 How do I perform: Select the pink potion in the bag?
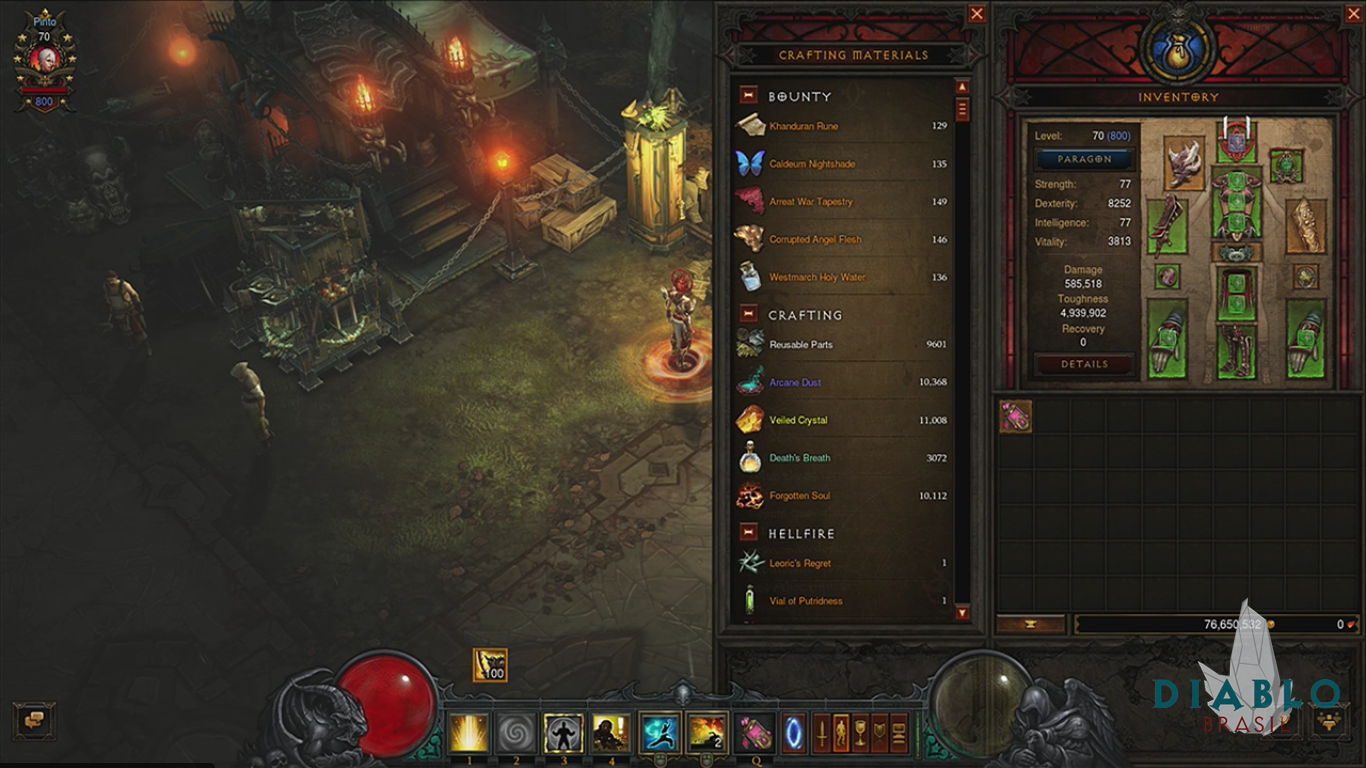point(1015,417)
